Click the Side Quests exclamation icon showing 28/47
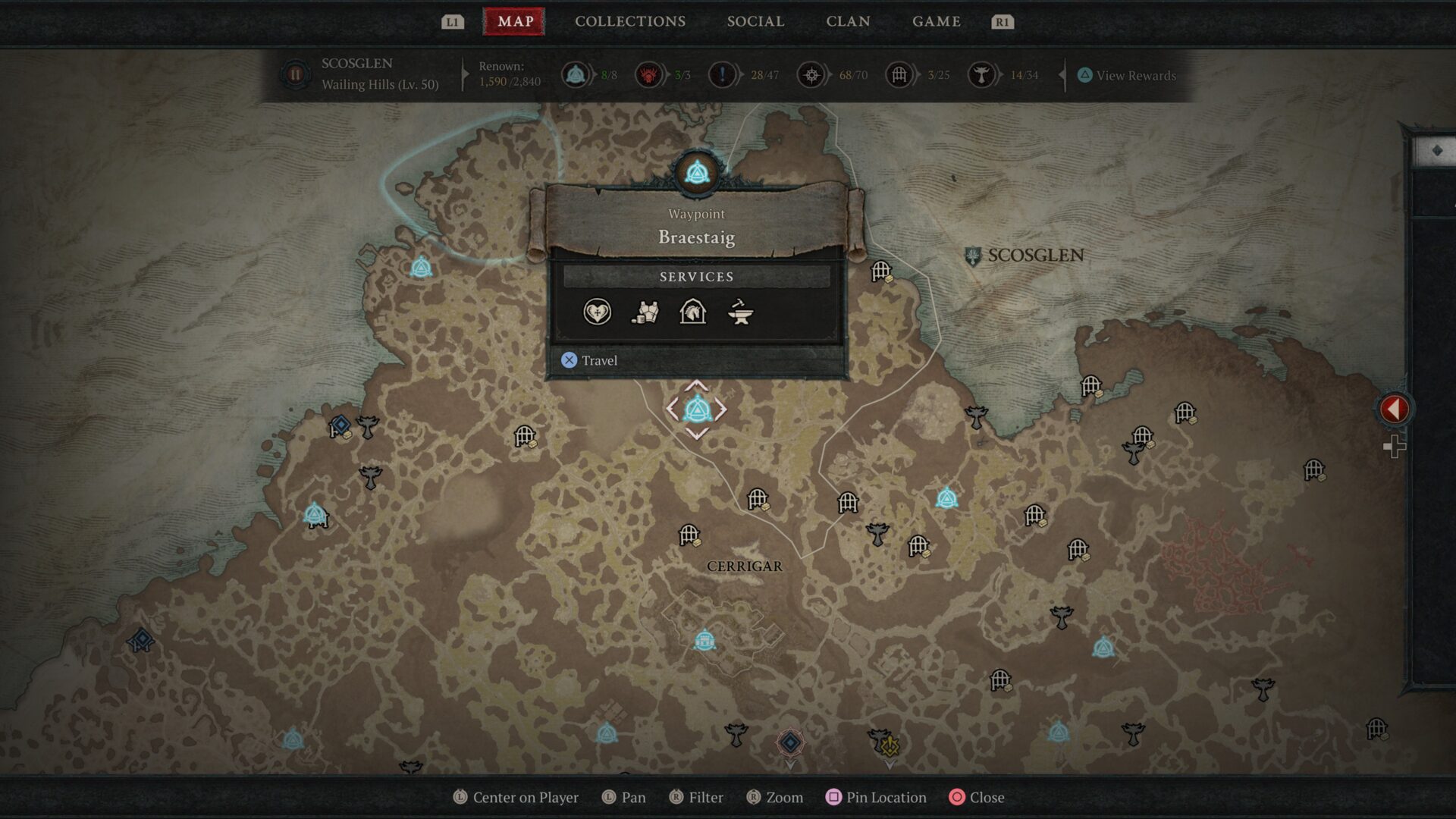Screen dimensions: 1456x819 723,75
